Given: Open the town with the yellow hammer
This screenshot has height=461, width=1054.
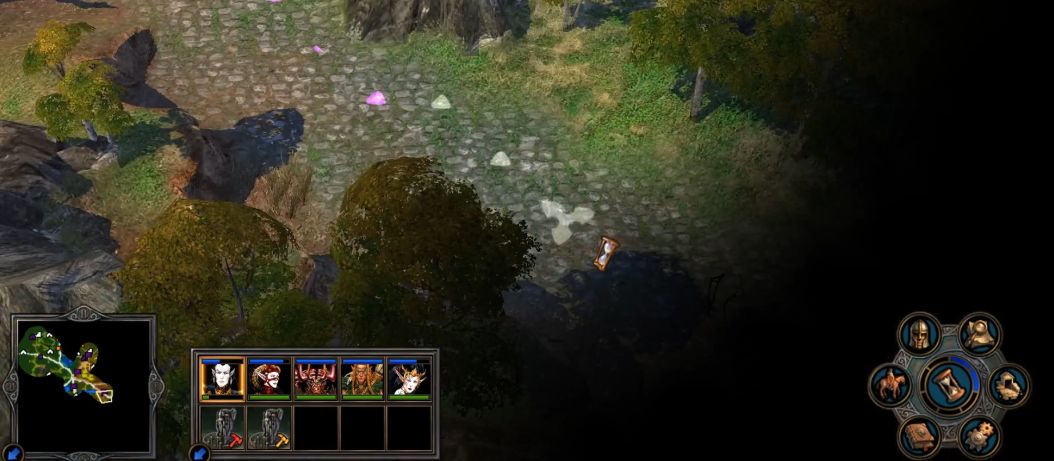Looking at the screenshot, I should [x=269, y=427].
